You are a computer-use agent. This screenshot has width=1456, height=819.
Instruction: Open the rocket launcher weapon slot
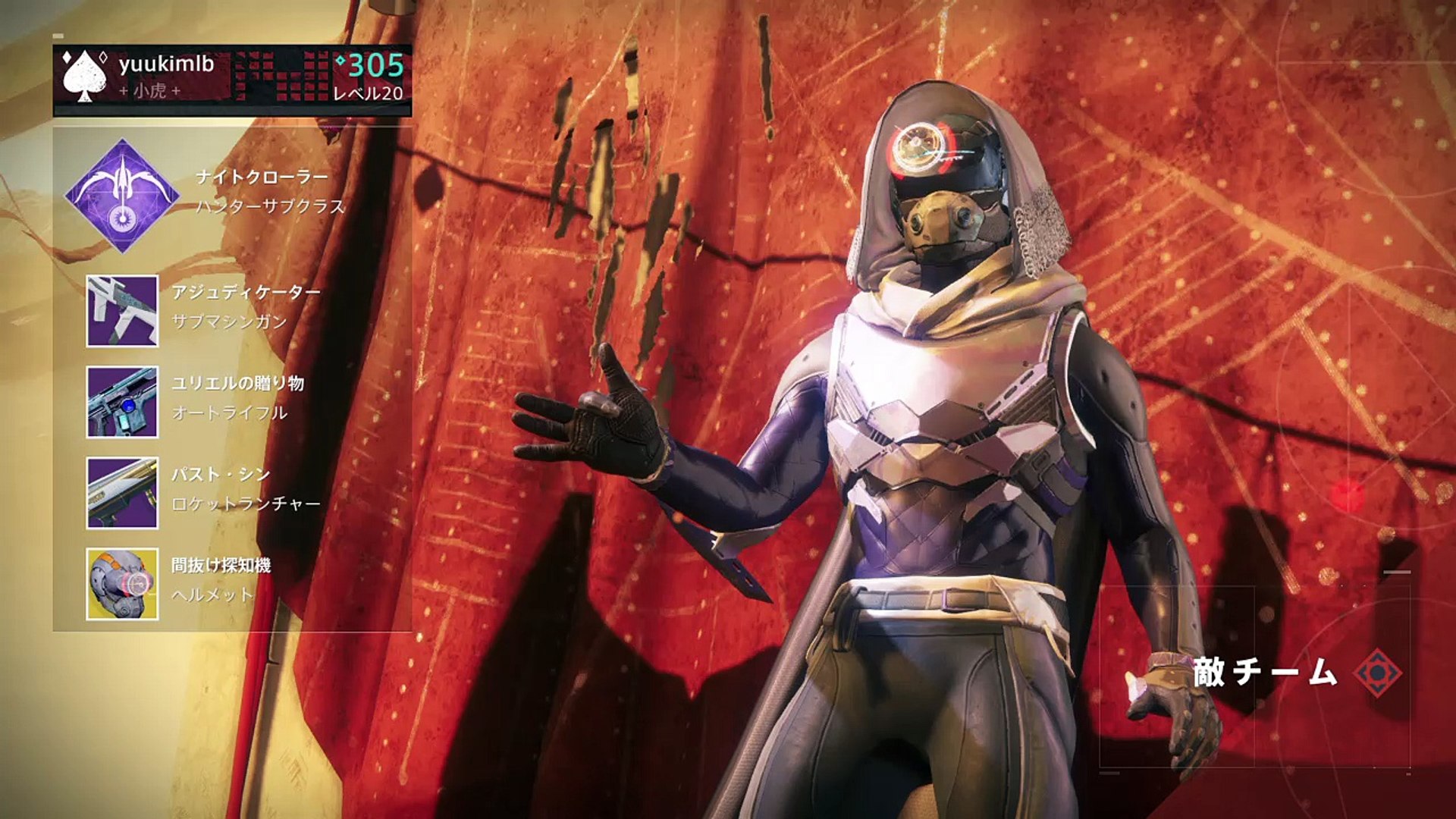pyautogui.click(x=122, y=493)
